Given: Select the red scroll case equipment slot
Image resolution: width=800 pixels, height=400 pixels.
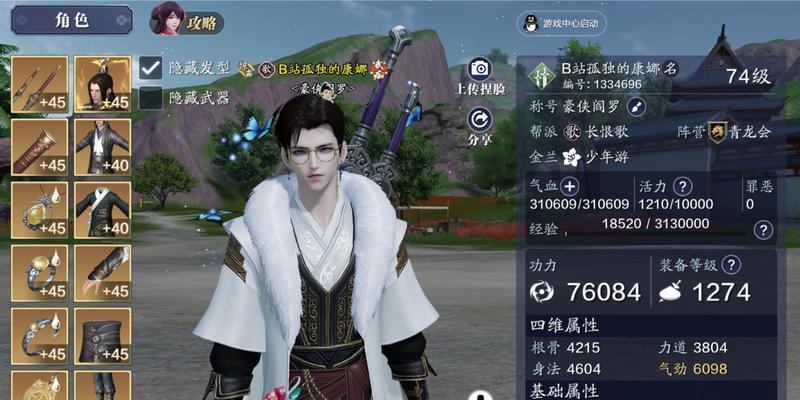Looking at the screenshot, I should 39,146.
